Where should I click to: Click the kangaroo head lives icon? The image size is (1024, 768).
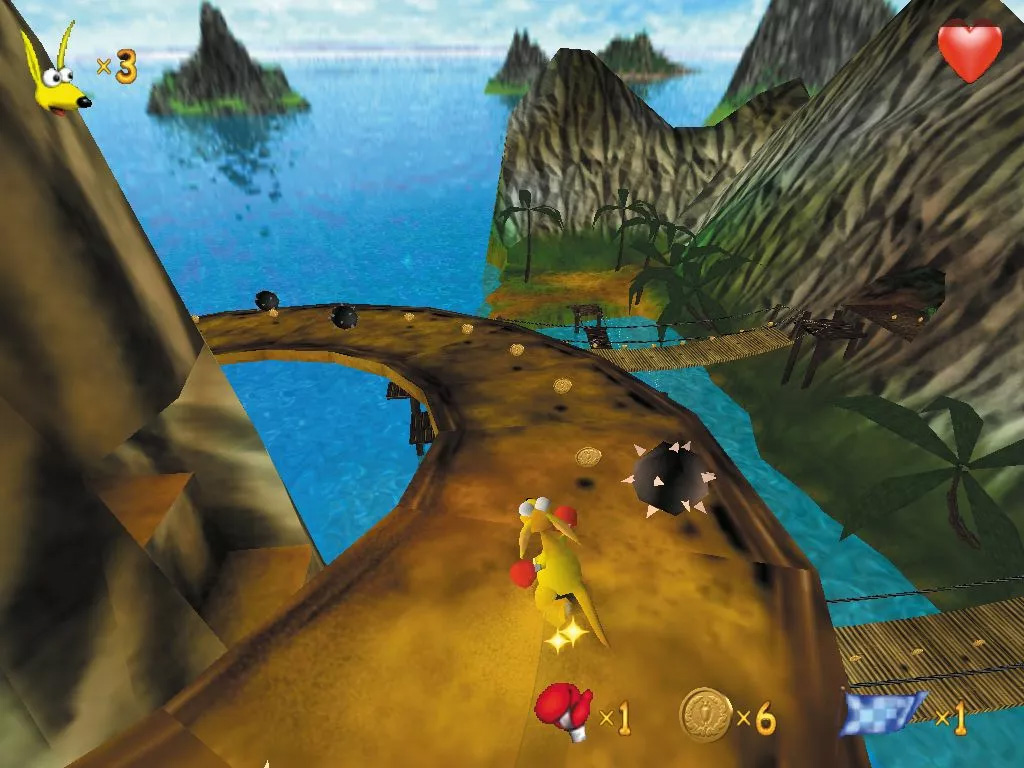57,74
